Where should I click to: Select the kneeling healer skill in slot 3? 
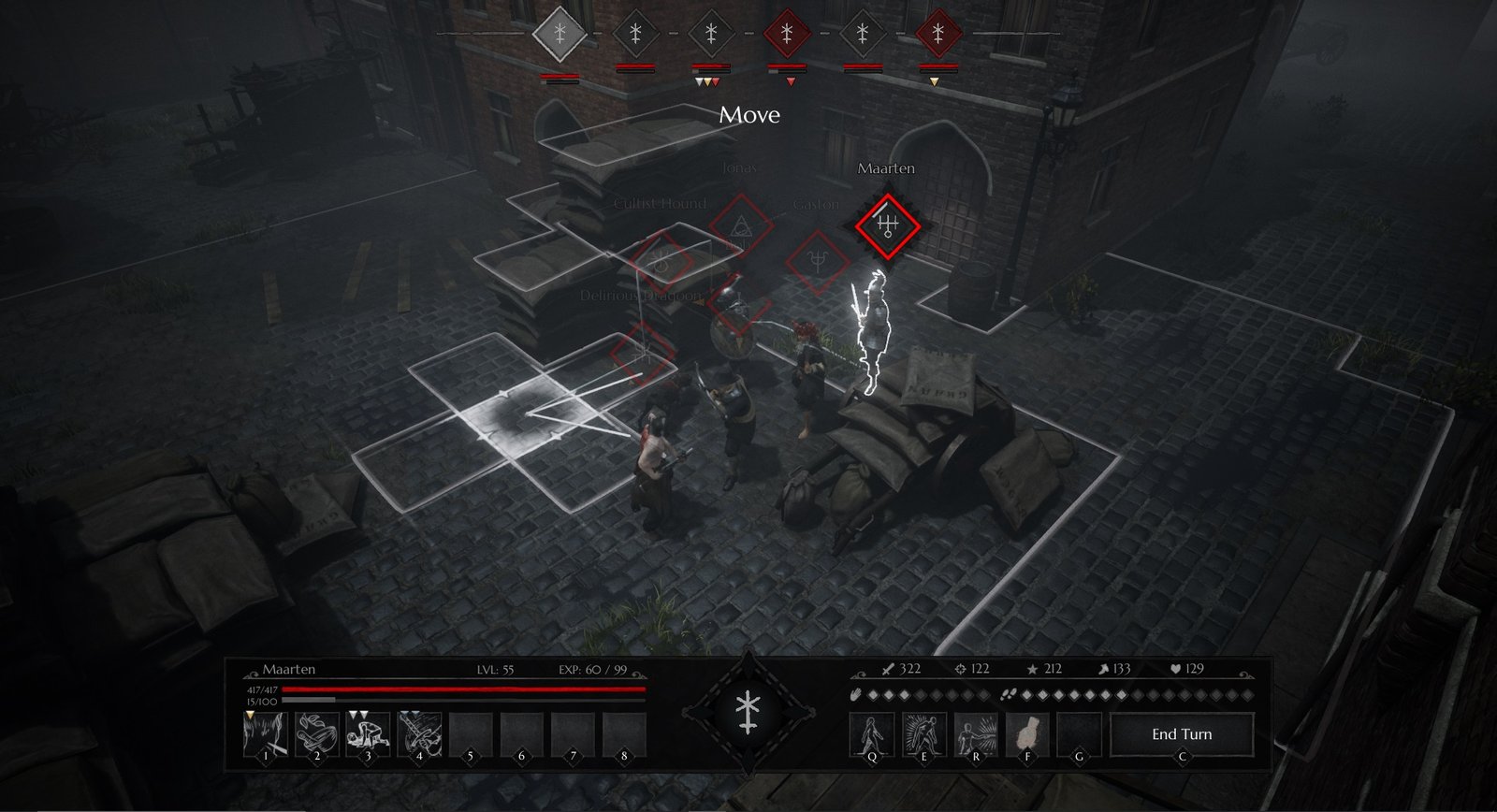[368, 732]
